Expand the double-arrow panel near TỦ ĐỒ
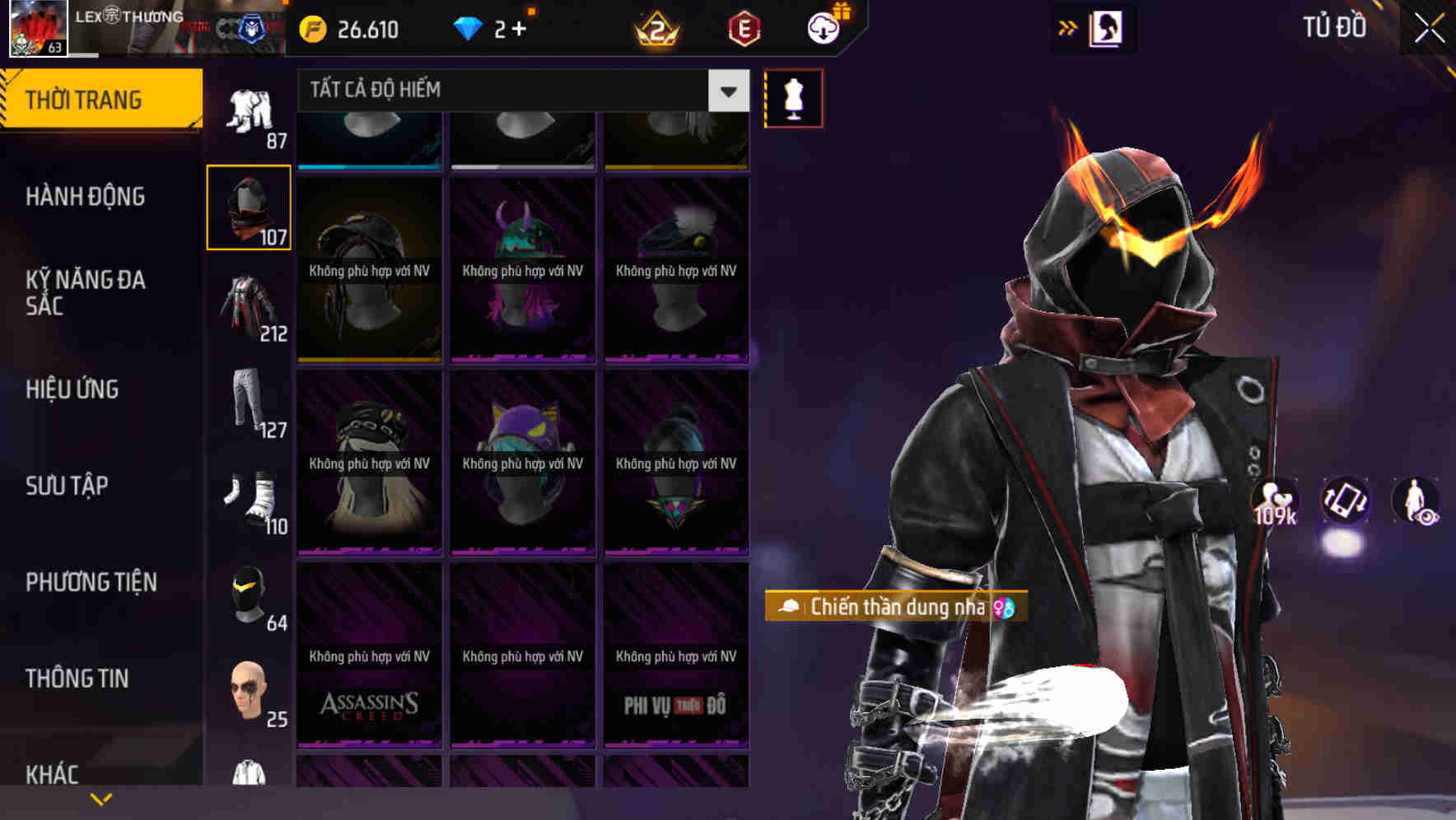1456x820 pixels. tap(1066, 27)
